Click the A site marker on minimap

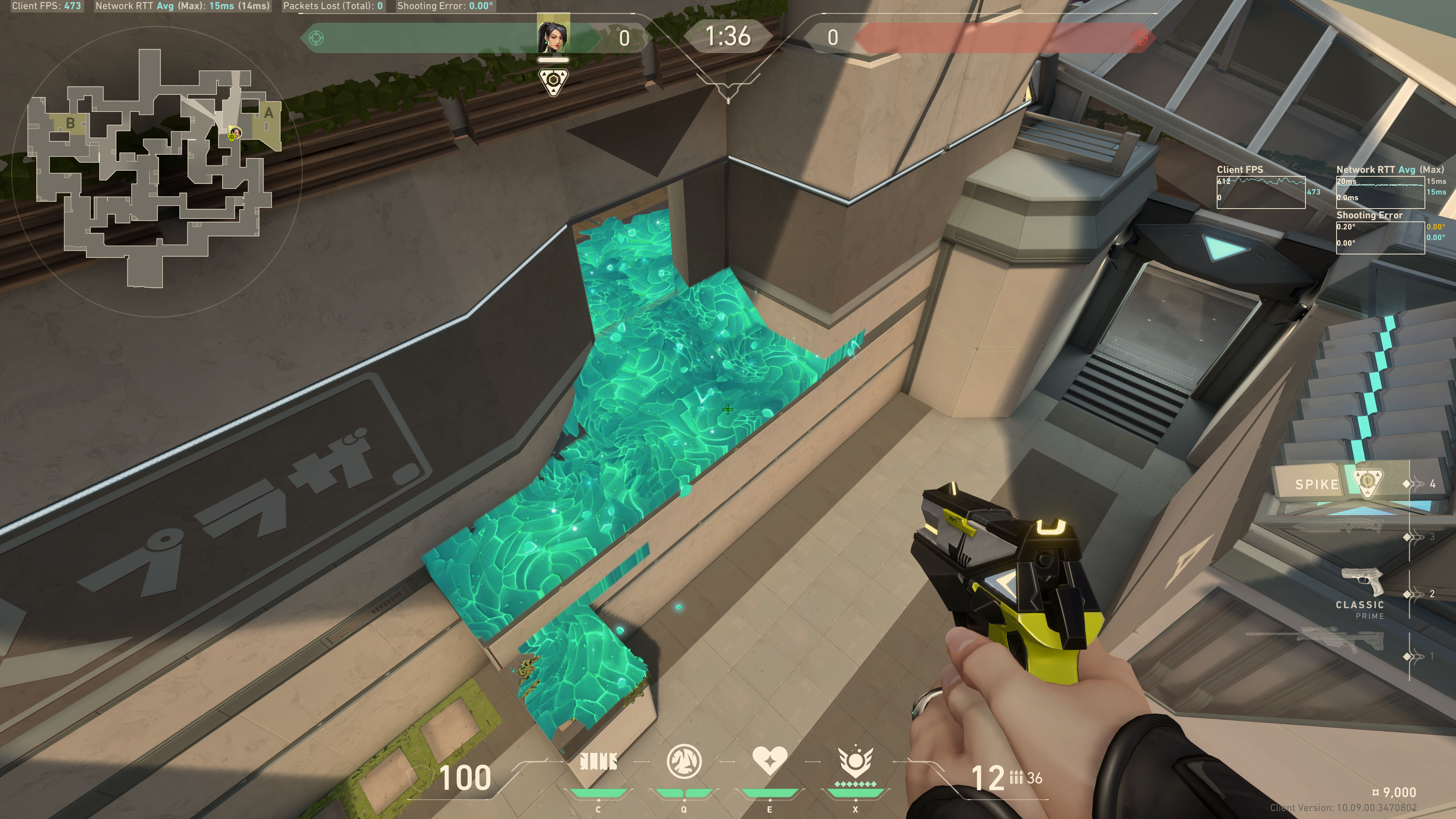click(x=268, y=113)
